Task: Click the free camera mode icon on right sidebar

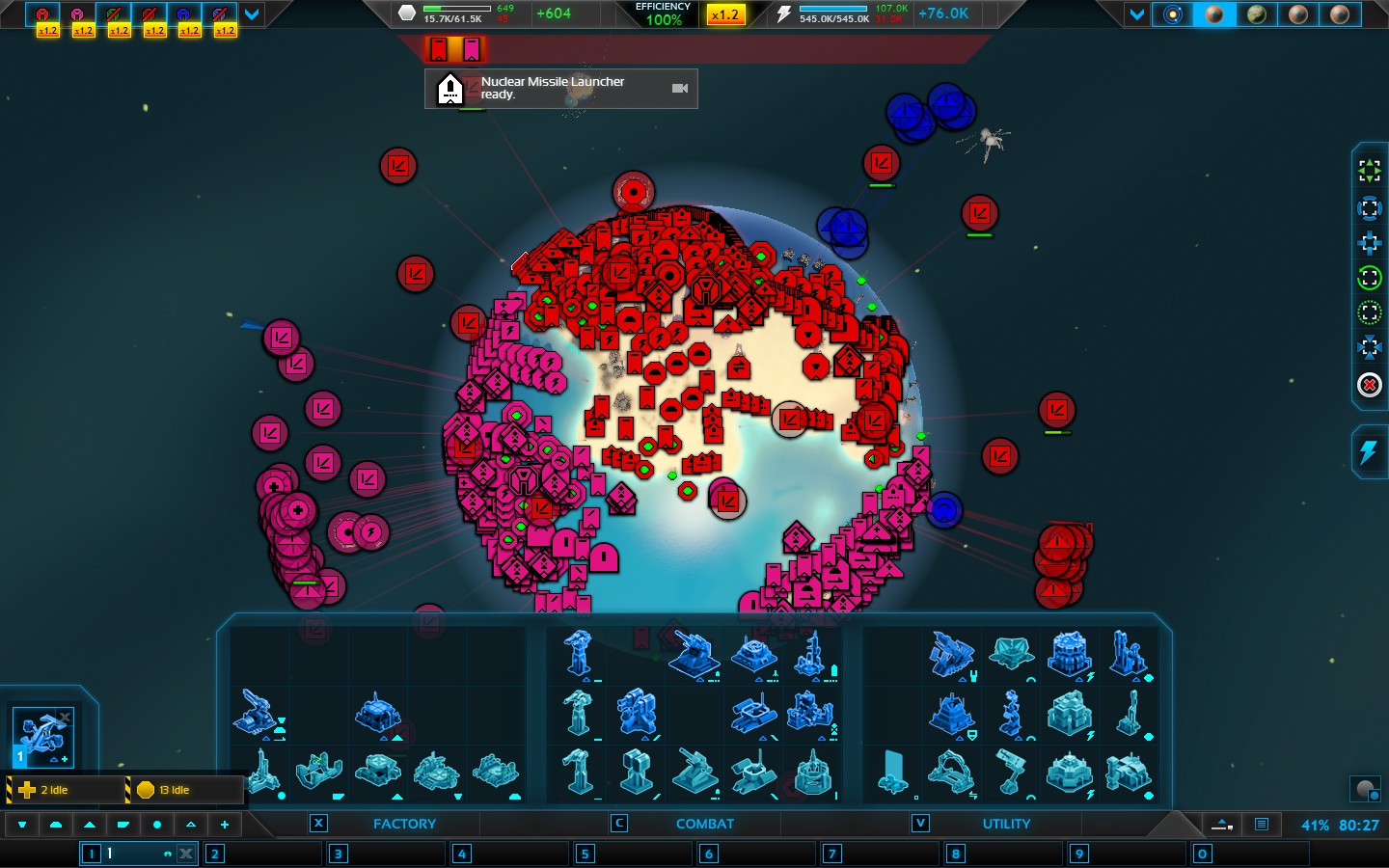Action: tap(1370, 172)
